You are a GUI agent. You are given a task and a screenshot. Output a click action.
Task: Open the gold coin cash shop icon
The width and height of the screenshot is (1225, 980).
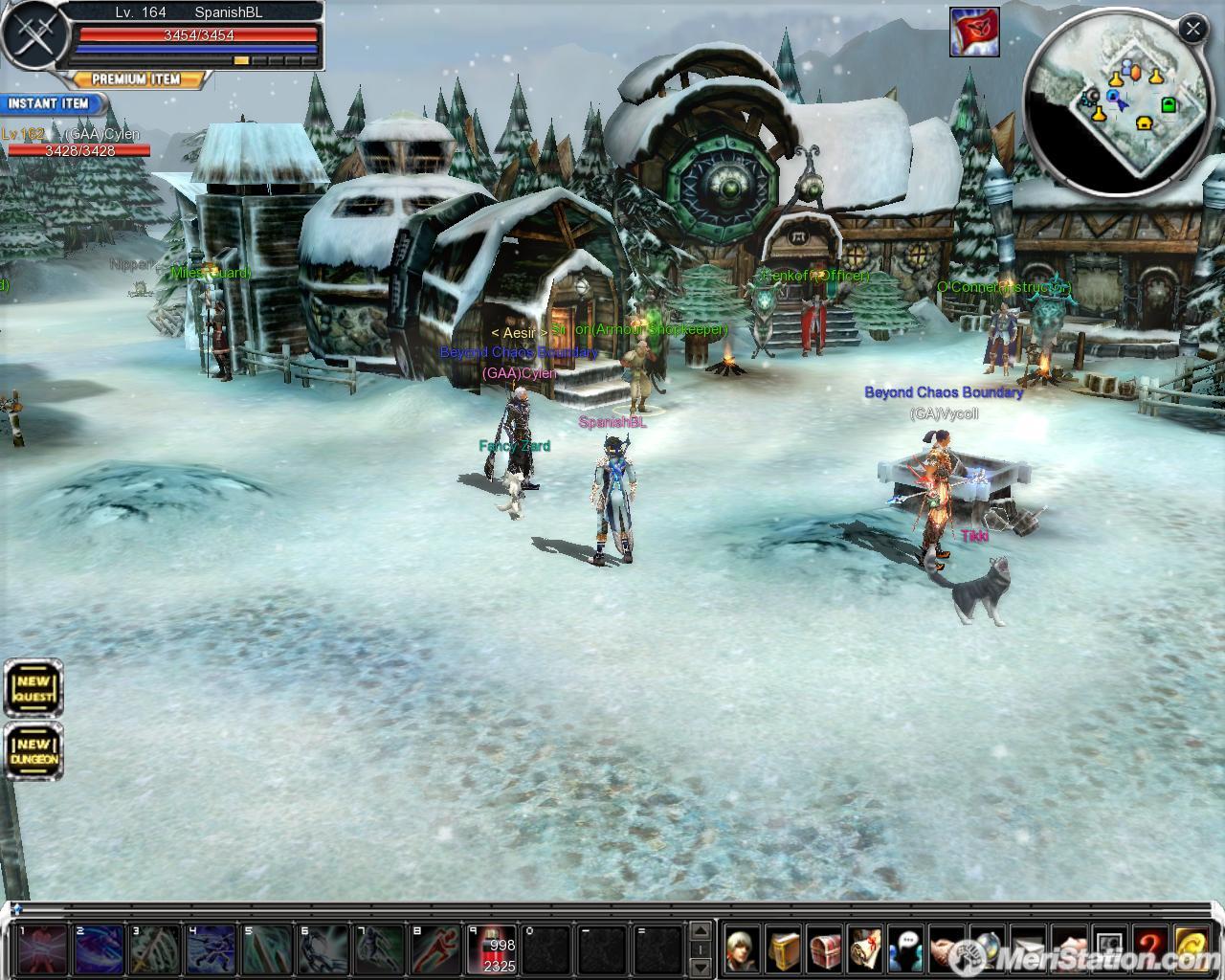1192,948
